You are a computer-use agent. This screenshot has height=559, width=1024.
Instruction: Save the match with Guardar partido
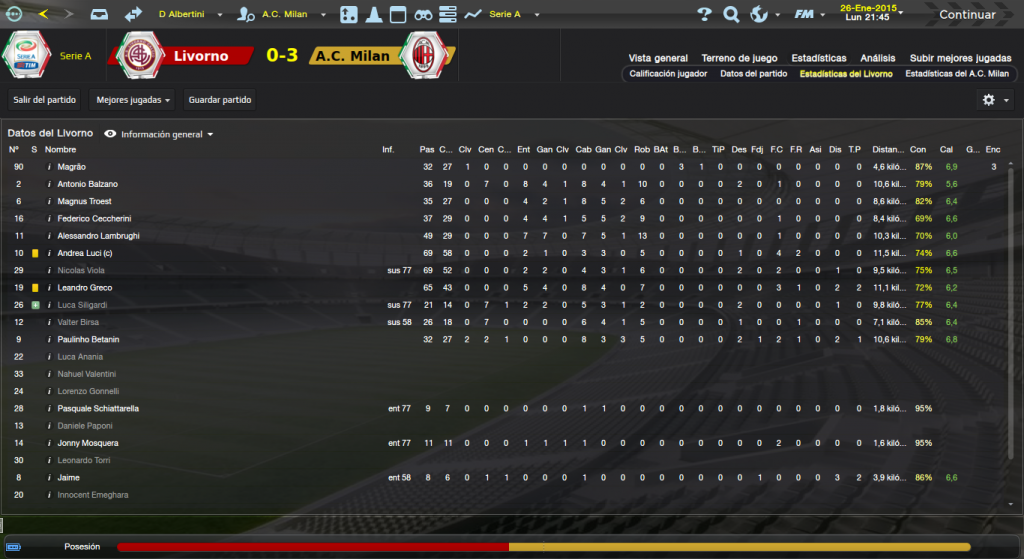pos(220,99)
